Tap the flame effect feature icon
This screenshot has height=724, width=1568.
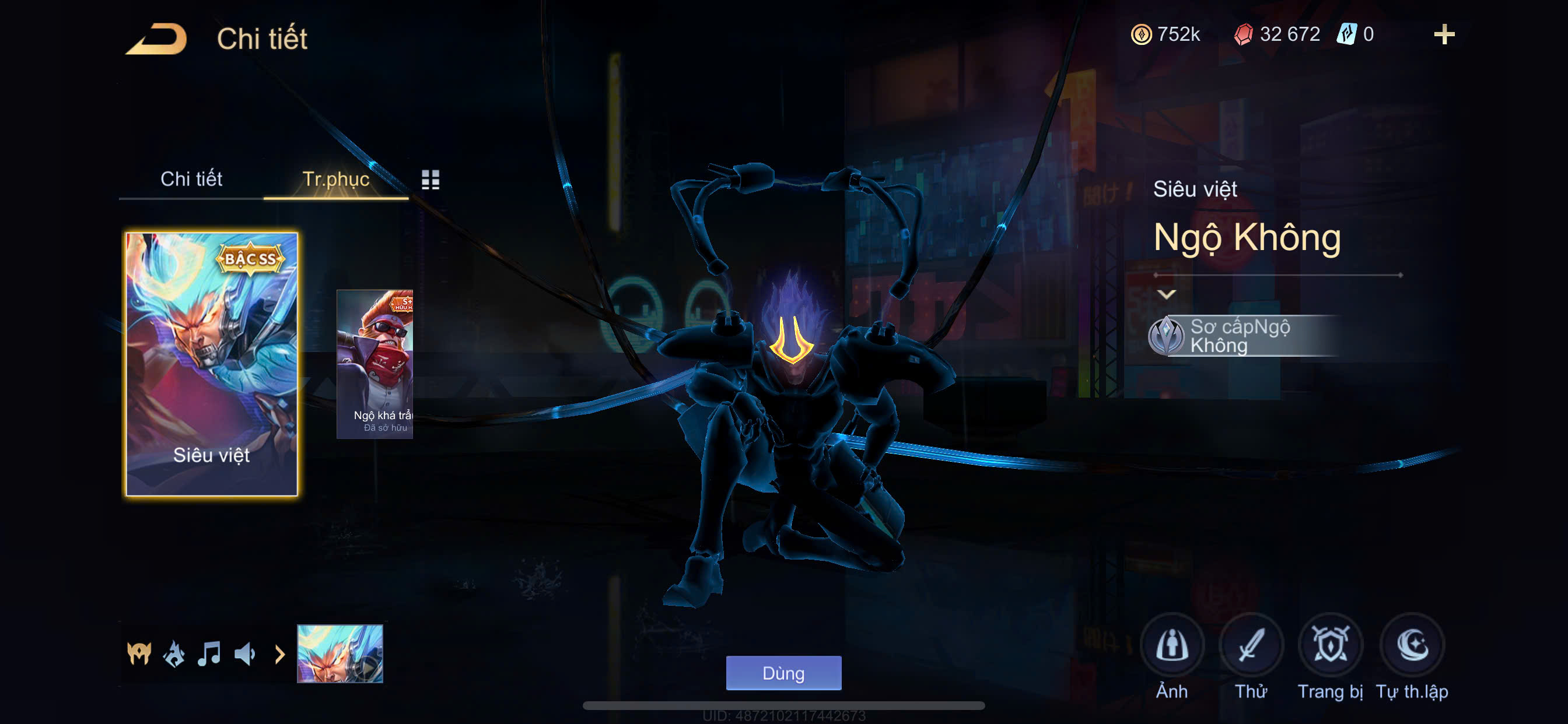point(174,654)
